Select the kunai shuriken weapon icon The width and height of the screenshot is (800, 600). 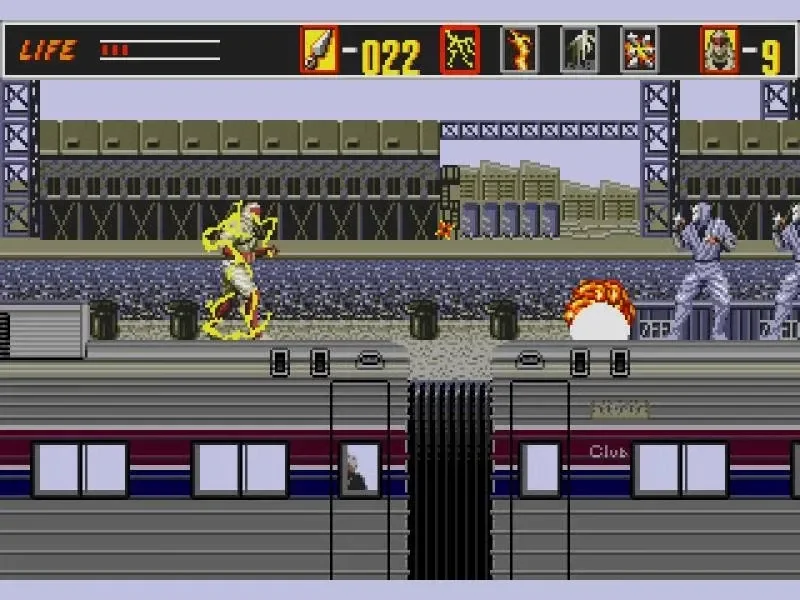pyautogui.click(x=319, y=50)
